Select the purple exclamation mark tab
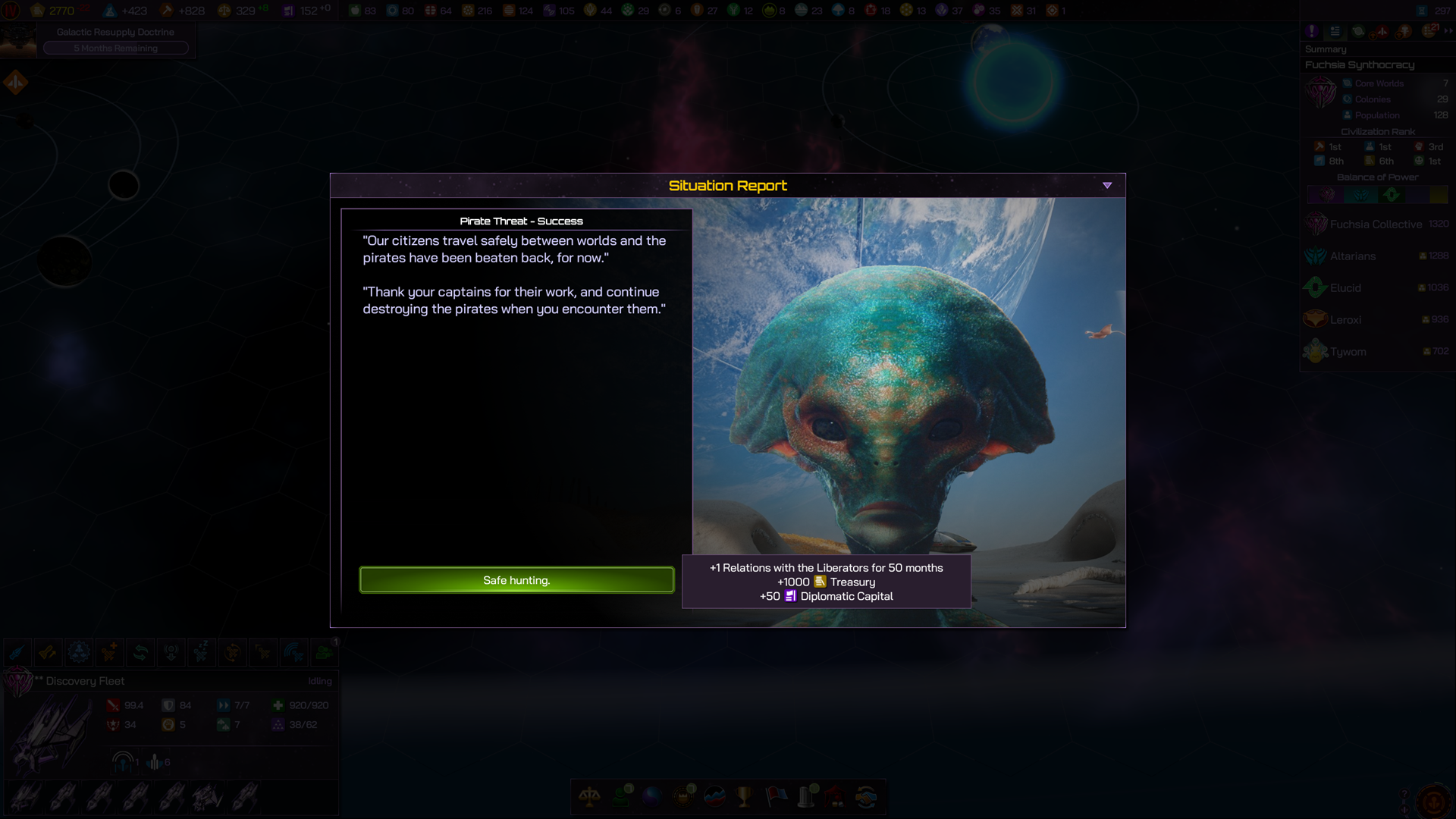 1312,31
